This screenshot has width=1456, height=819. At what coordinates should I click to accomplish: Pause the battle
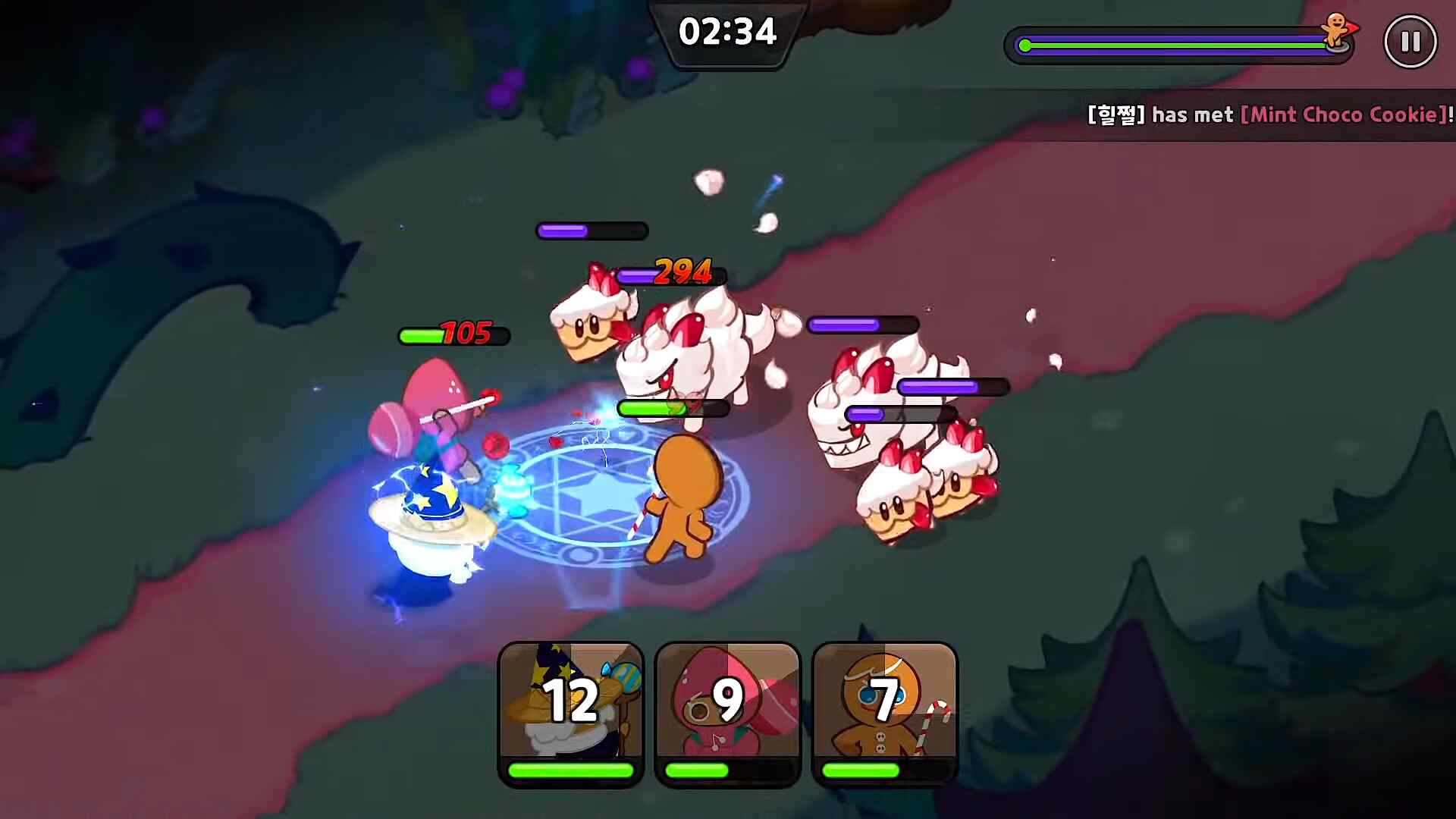1410,42
